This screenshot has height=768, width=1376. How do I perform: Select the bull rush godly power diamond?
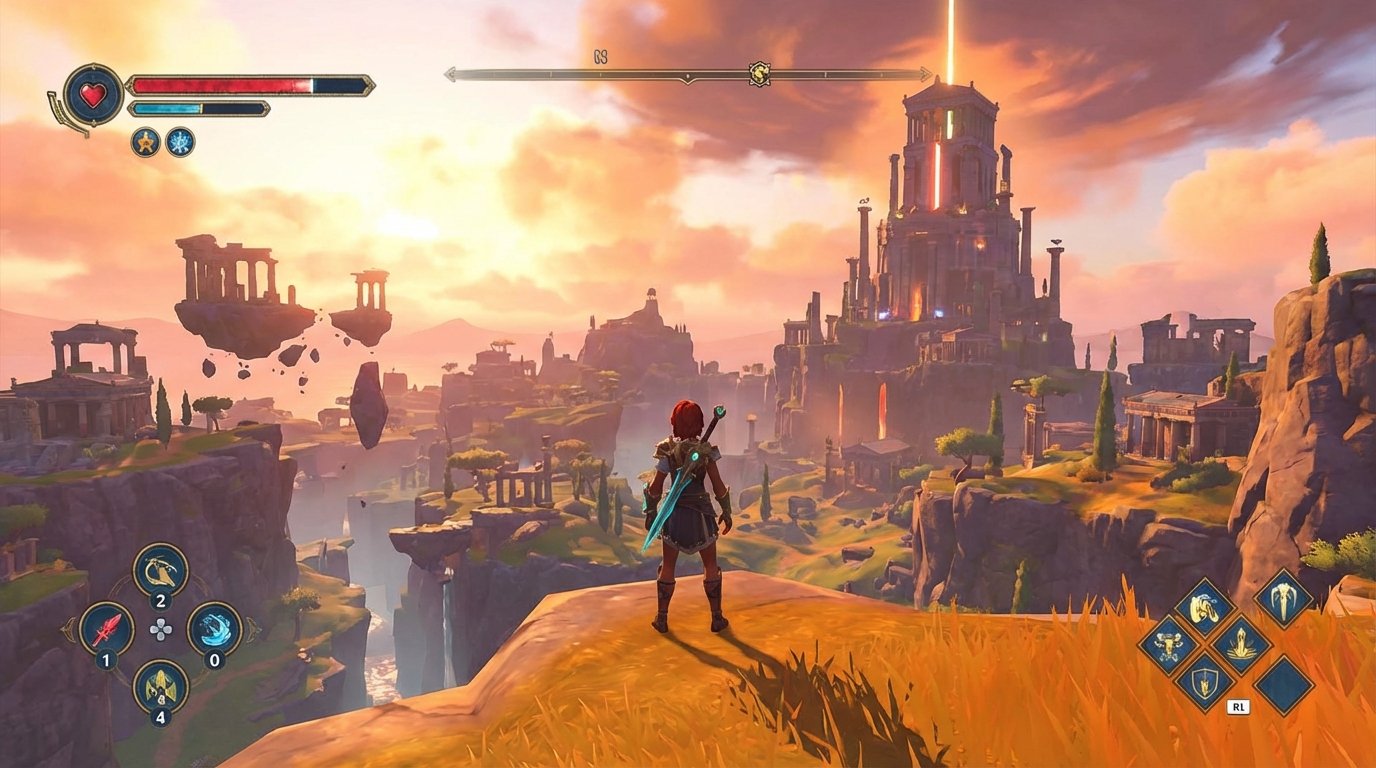(x=1168, y=644)
